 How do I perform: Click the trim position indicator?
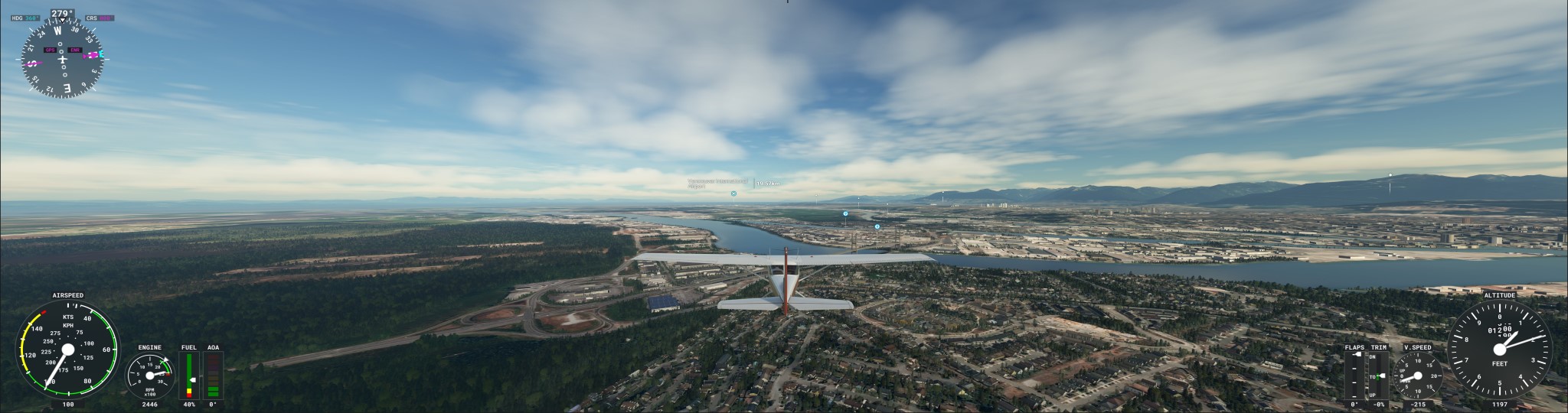coord(1378,376)
